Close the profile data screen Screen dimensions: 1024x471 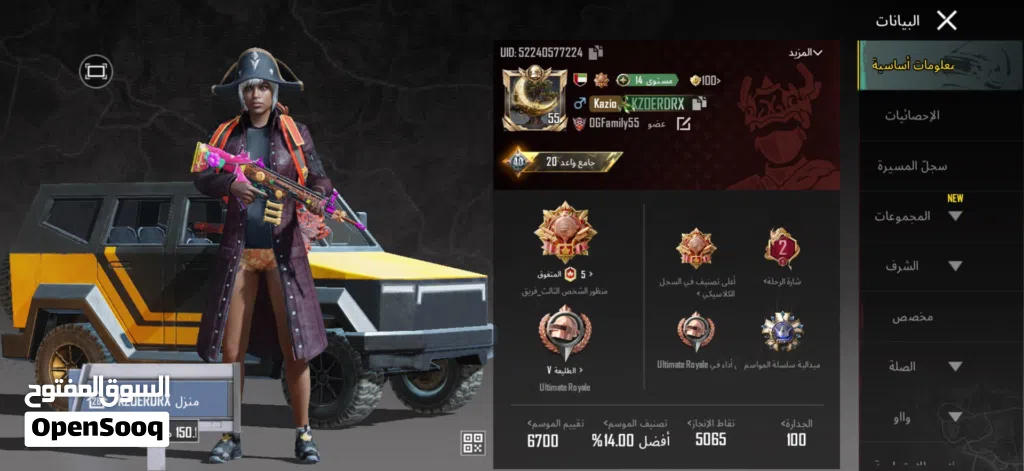click(946, 20)
